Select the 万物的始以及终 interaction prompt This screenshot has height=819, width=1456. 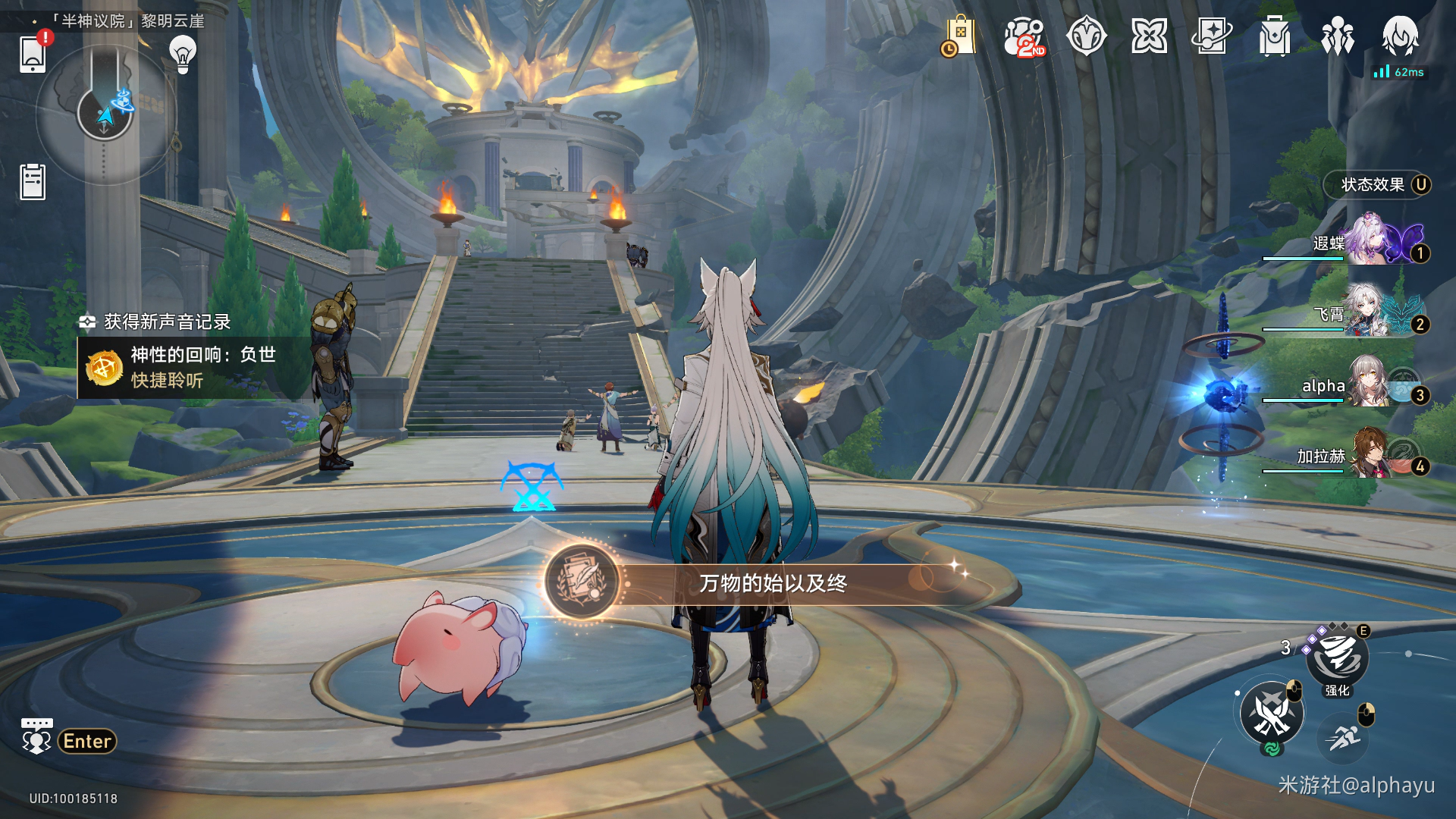[x=772, y=583]
